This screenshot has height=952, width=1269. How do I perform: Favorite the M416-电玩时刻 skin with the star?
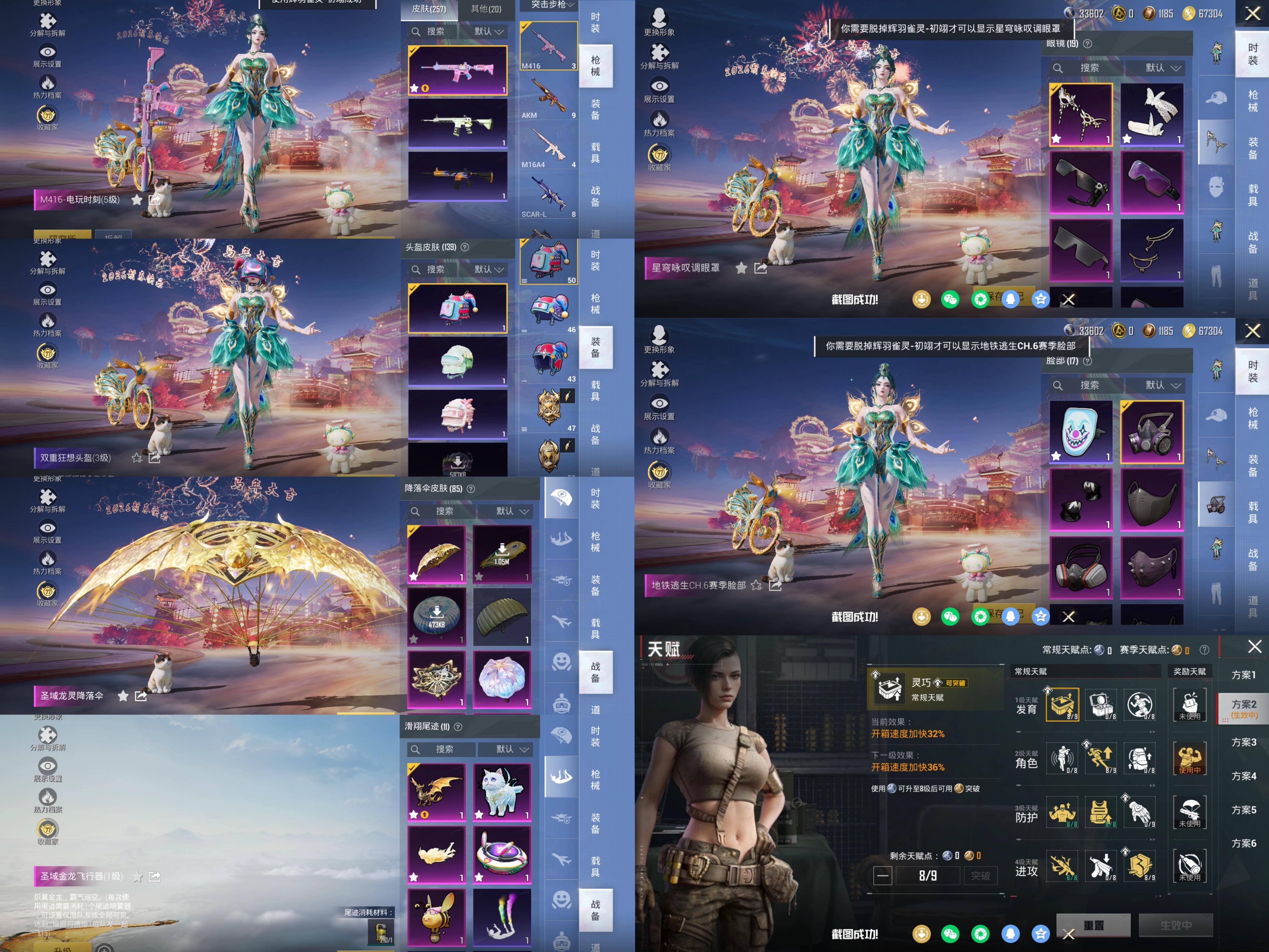tap(137, 200)
